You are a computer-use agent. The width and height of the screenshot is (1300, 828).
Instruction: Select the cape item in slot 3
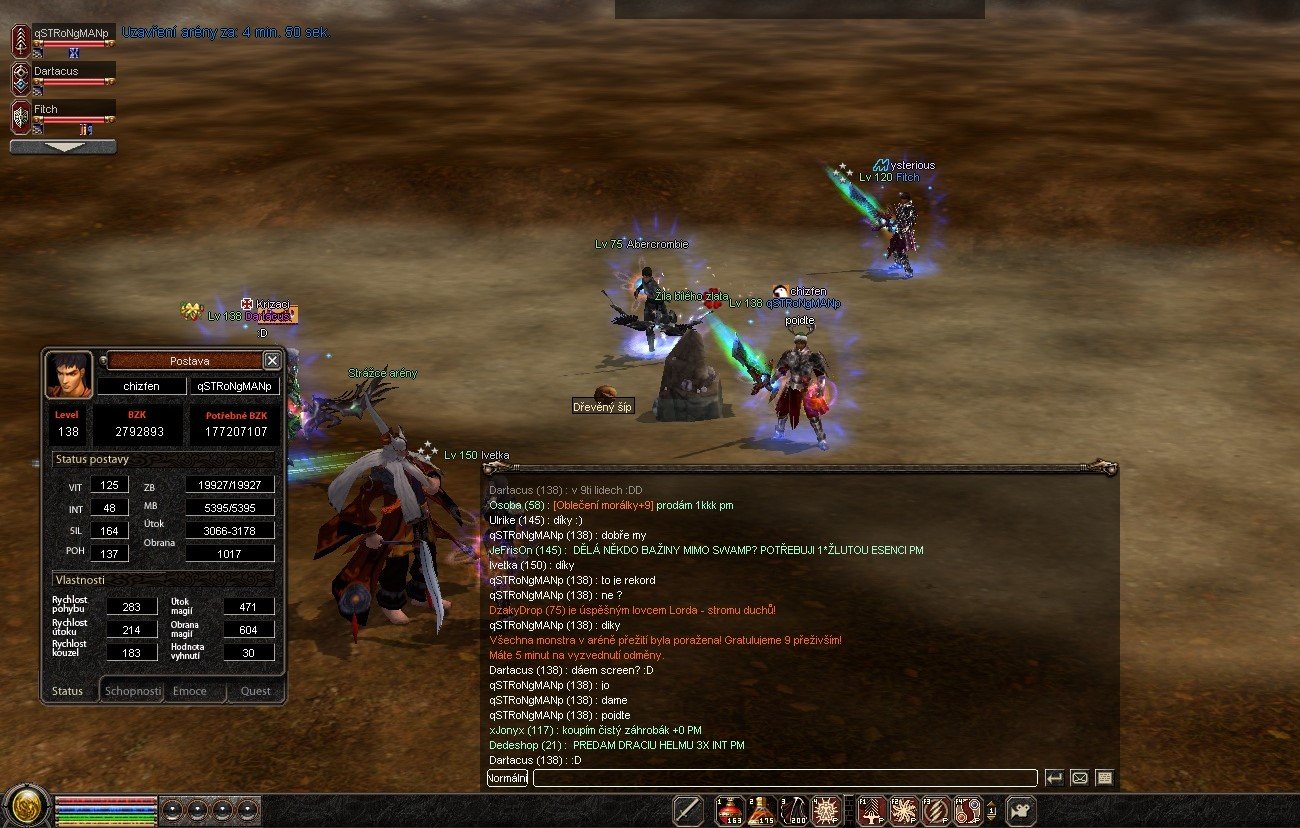click(x=793, y=809)
